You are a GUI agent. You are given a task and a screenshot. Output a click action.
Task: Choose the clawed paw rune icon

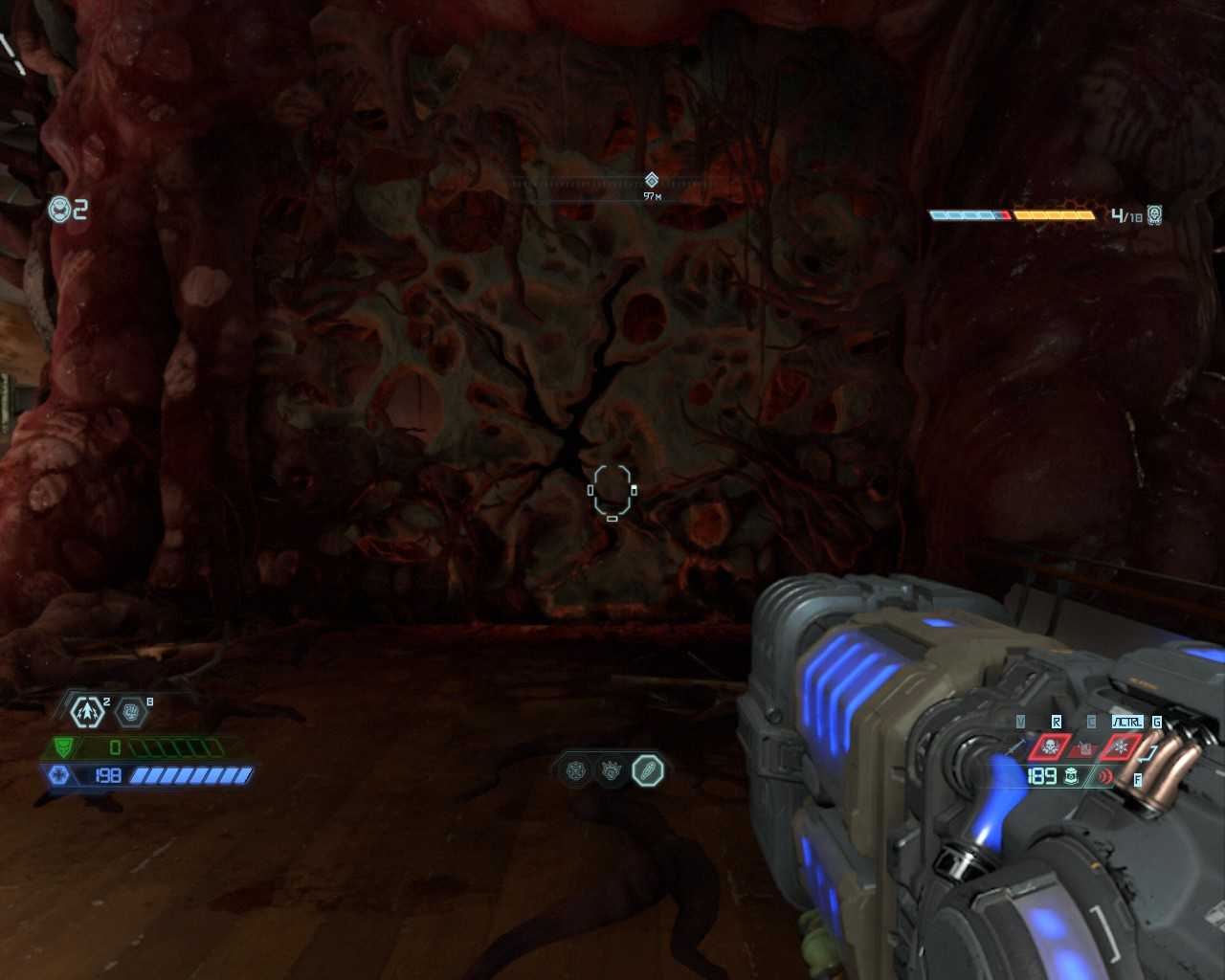[612, 769]
